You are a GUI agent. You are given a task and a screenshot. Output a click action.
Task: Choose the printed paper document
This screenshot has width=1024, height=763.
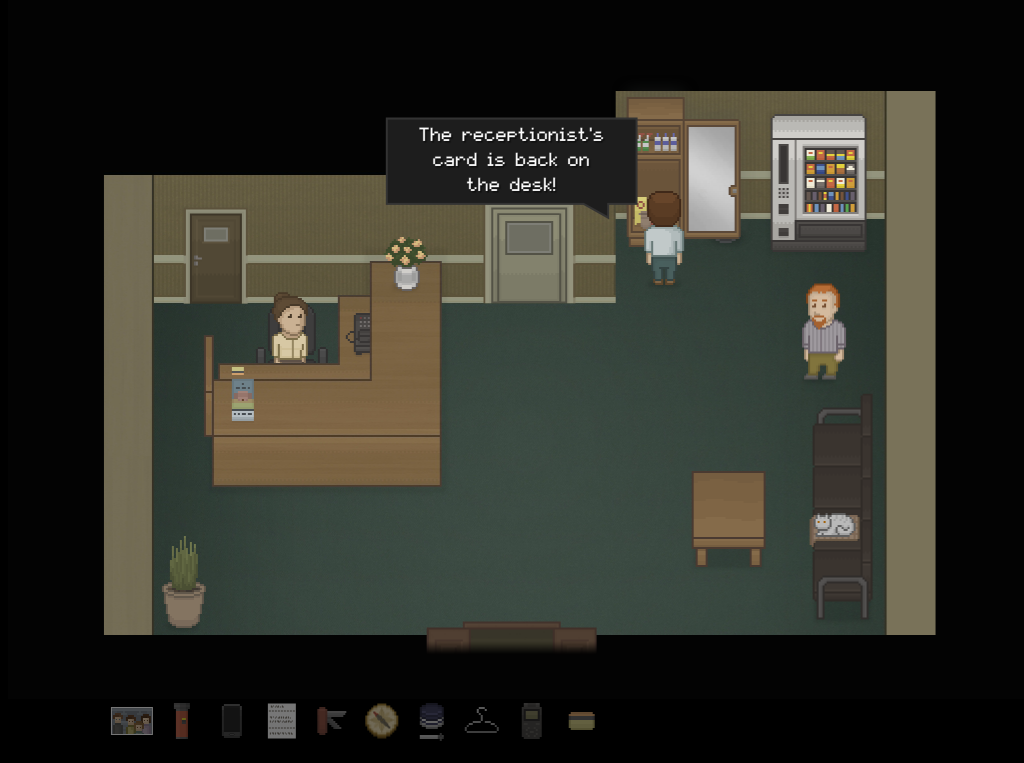coord(282,721)
